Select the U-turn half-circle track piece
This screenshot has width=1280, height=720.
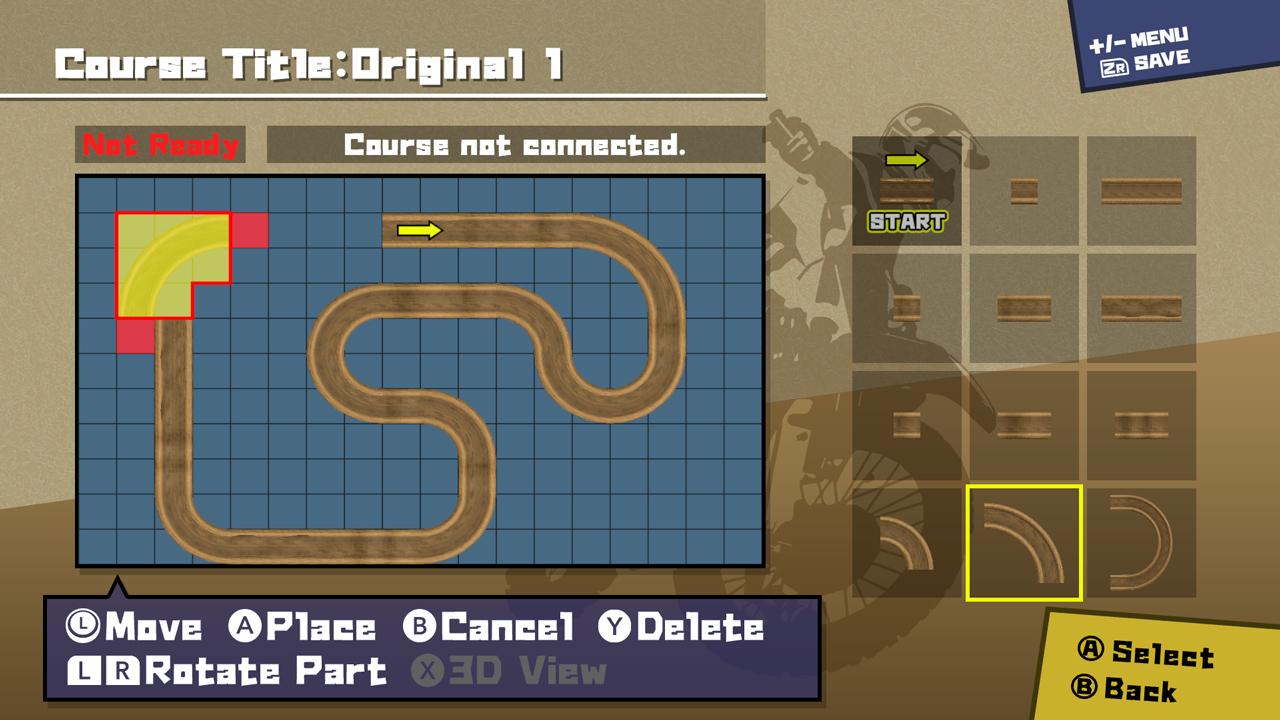click(1139, 540)
